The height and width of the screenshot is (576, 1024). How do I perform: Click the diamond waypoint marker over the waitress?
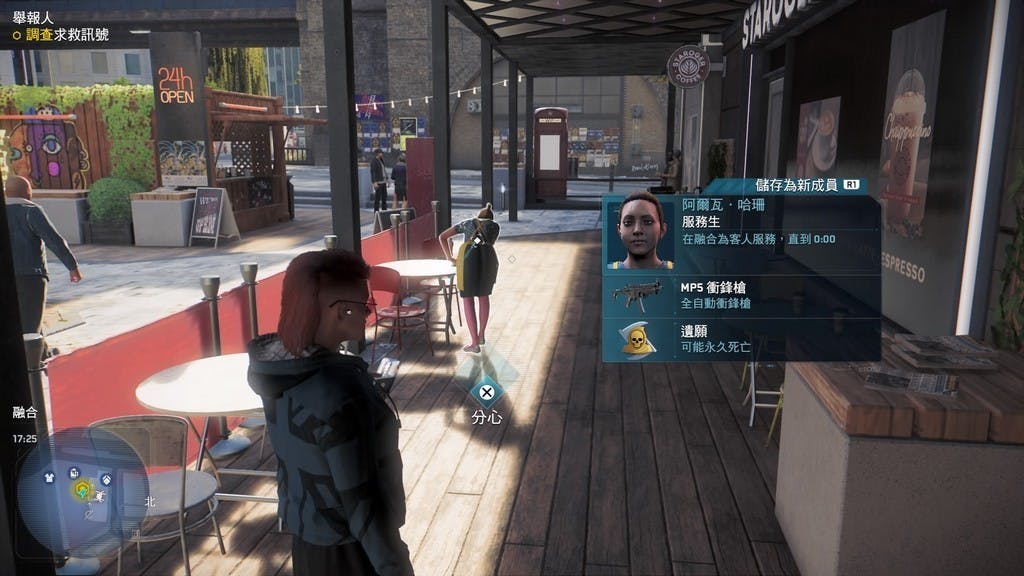(x=479, y=240)
